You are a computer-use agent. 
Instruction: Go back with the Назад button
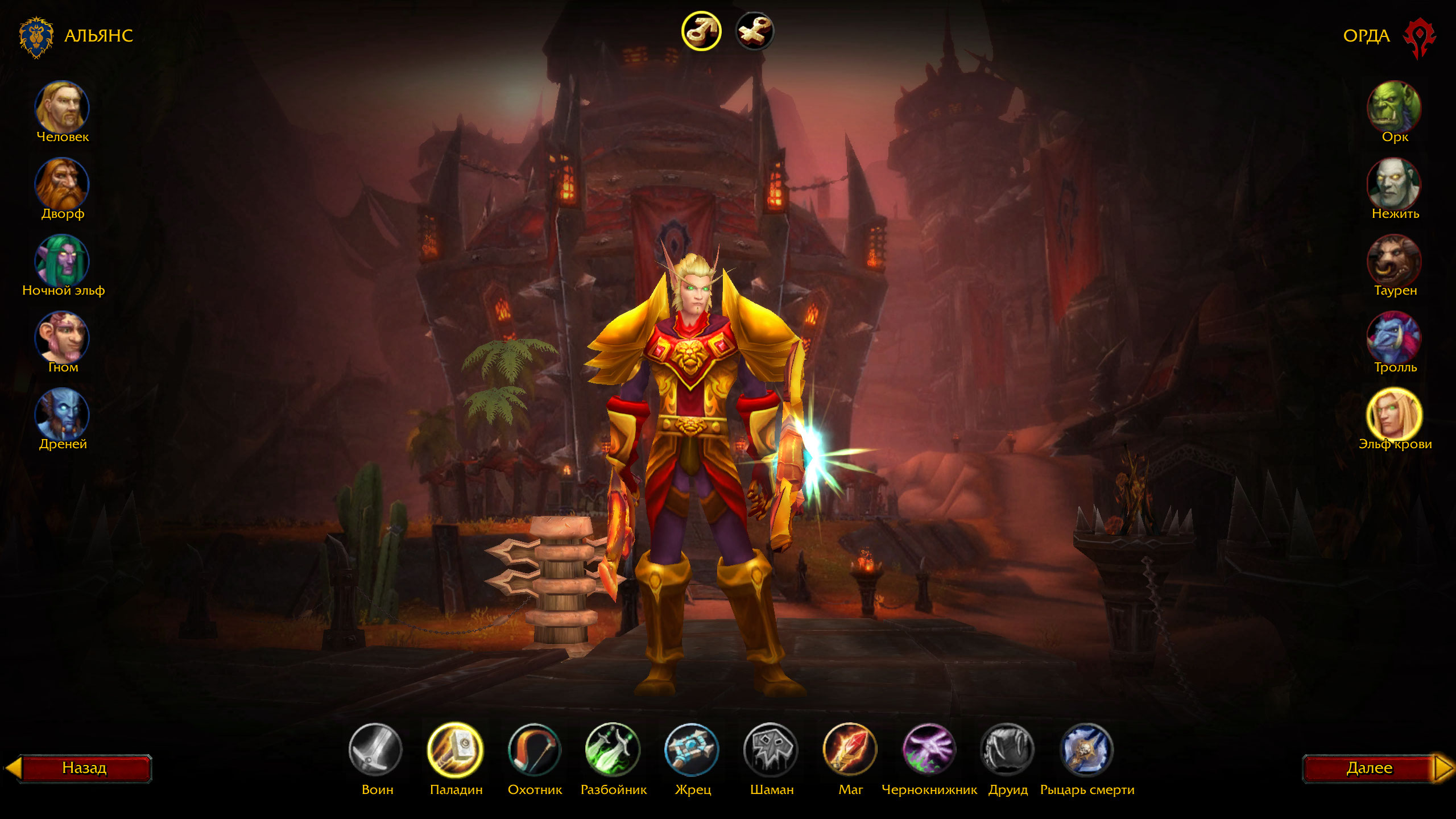84,768
